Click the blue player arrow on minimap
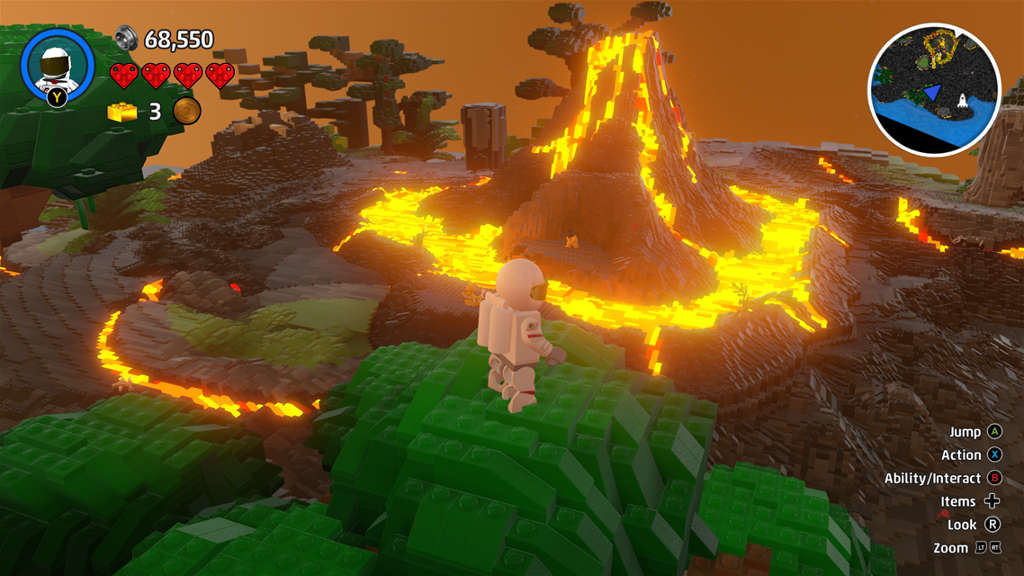1024x576 pixels. tap(932, 92)
